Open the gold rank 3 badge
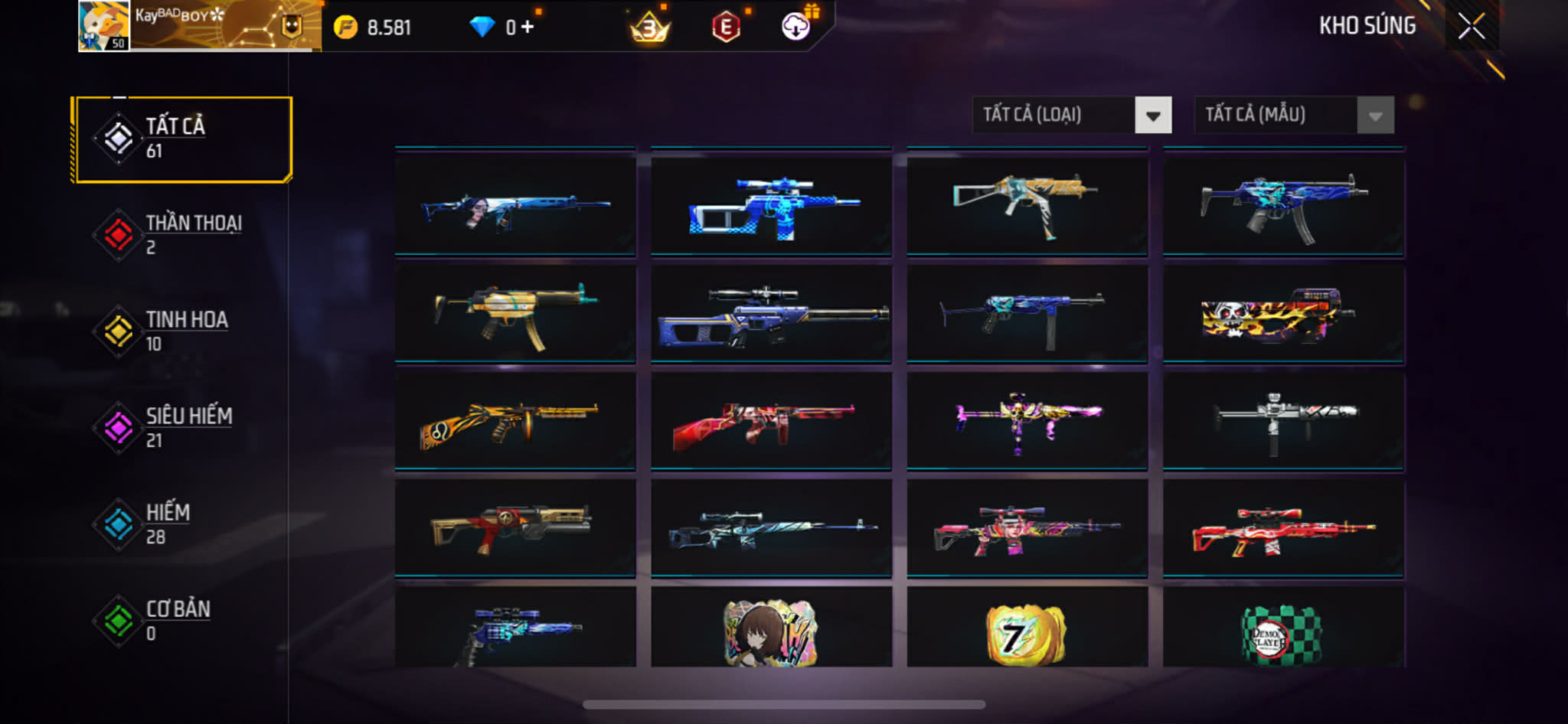Viewport: 1568px width, 724px height. click(649, 28)
